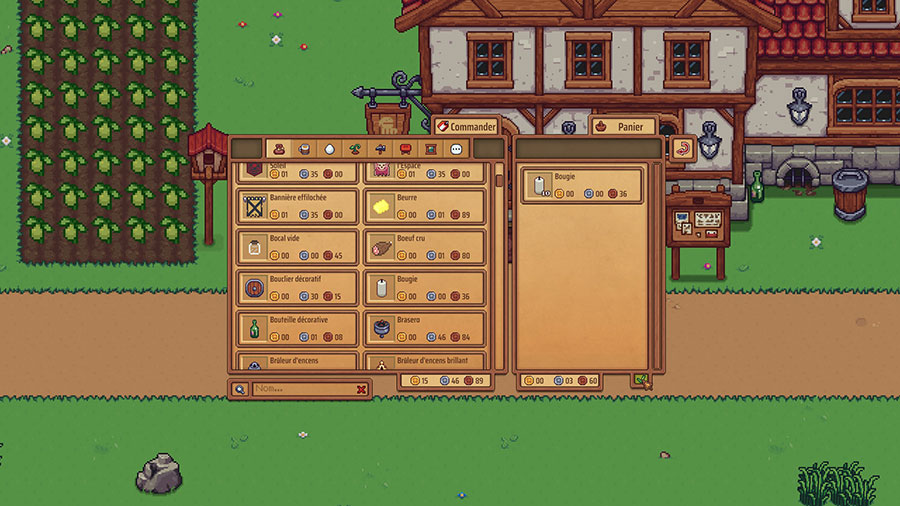Show the egg category
Viewport: 900px width, 506px height.
[x=330, y=149]
